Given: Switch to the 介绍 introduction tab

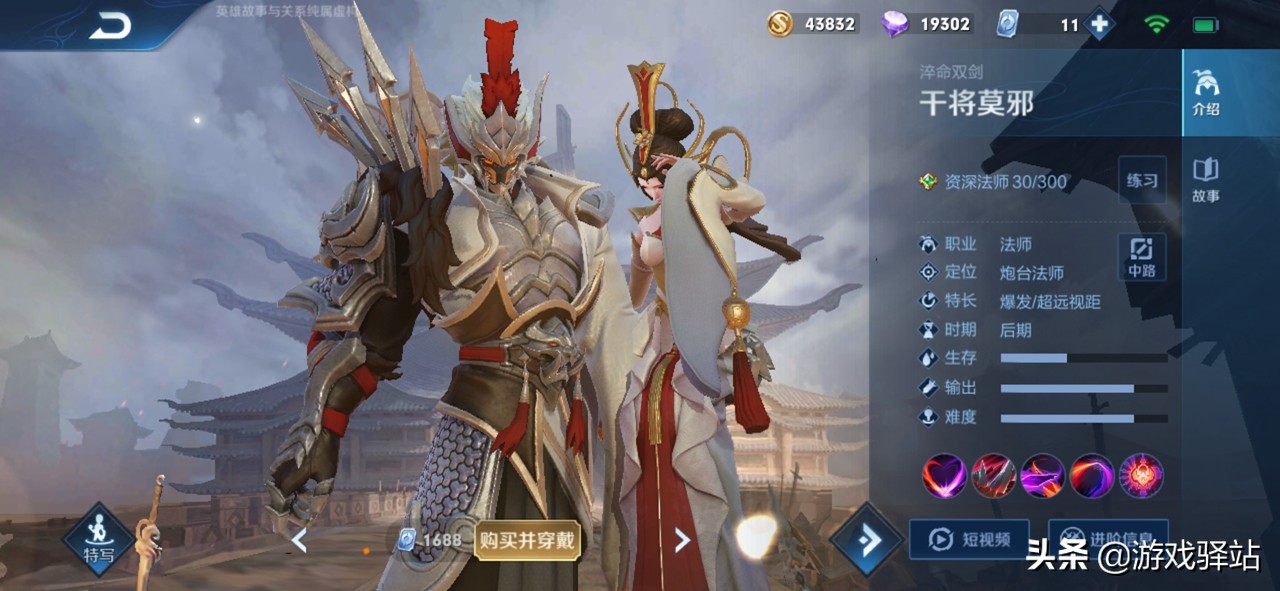Looking at the screenshot, I should coord(1206,95).
